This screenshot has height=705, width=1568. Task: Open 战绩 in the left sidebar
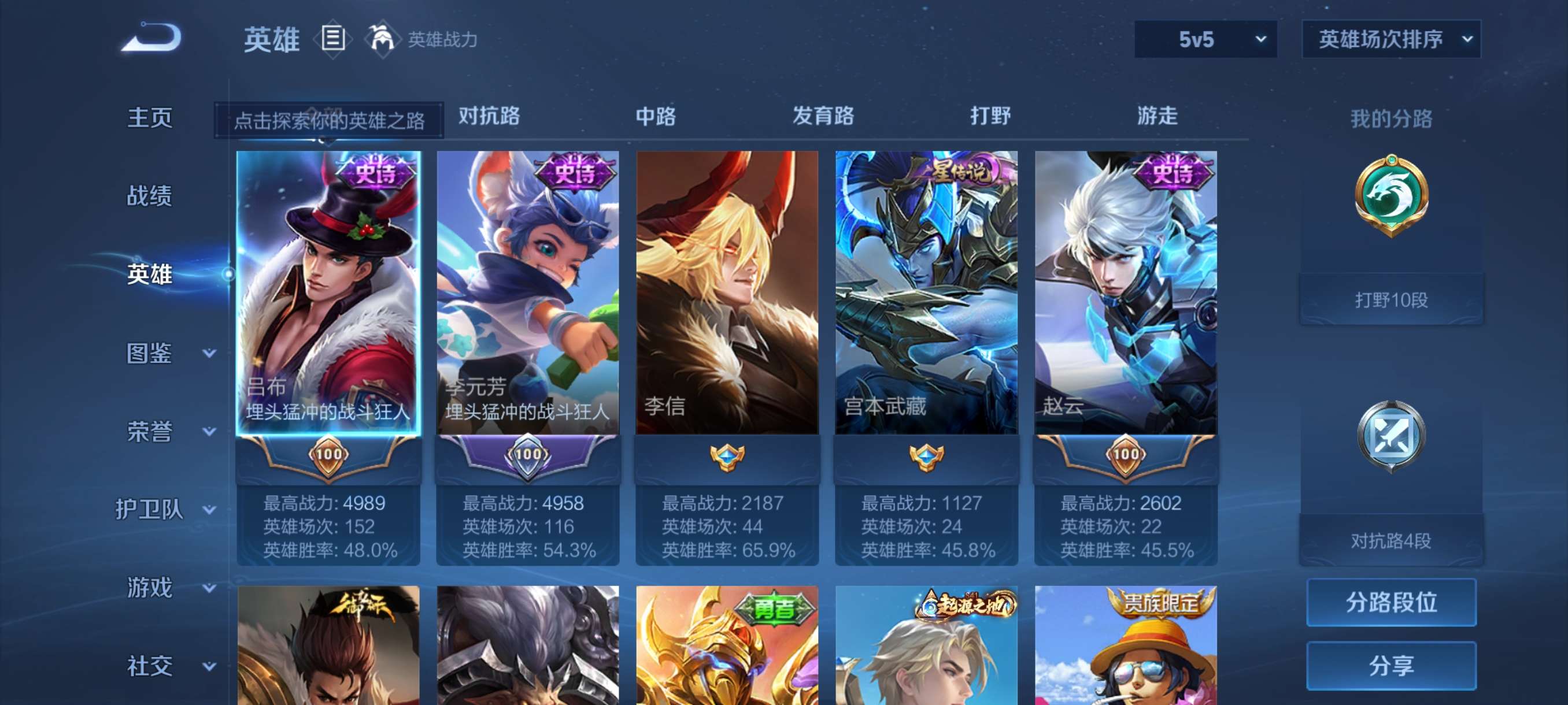coord(151,196)
